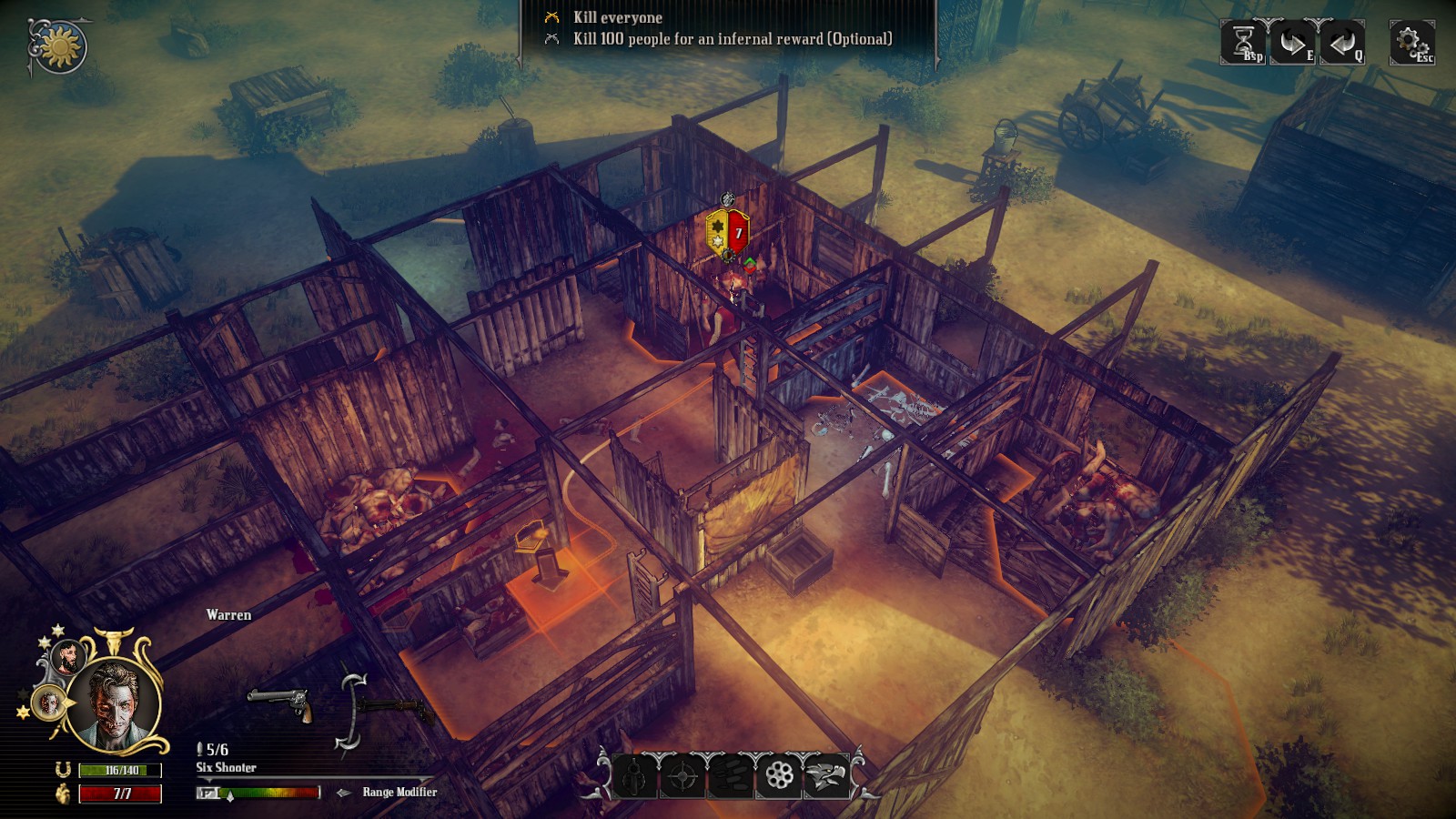Select the Kill everyone objective
The image size is (1456, 819).
pyautogui.click(x=618, y=17)
